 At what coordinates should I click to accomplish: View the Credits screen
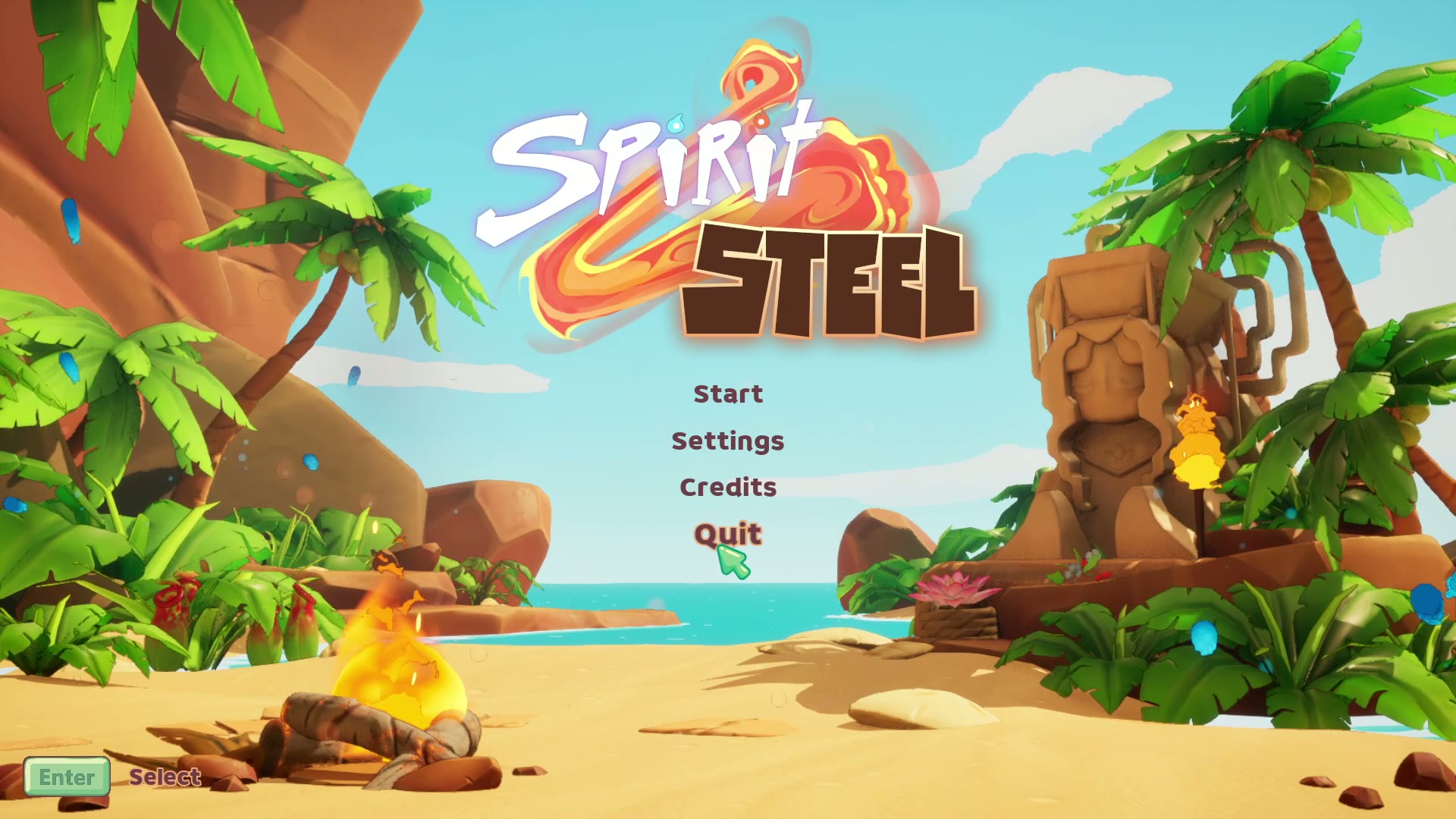[x=727, y=487]
